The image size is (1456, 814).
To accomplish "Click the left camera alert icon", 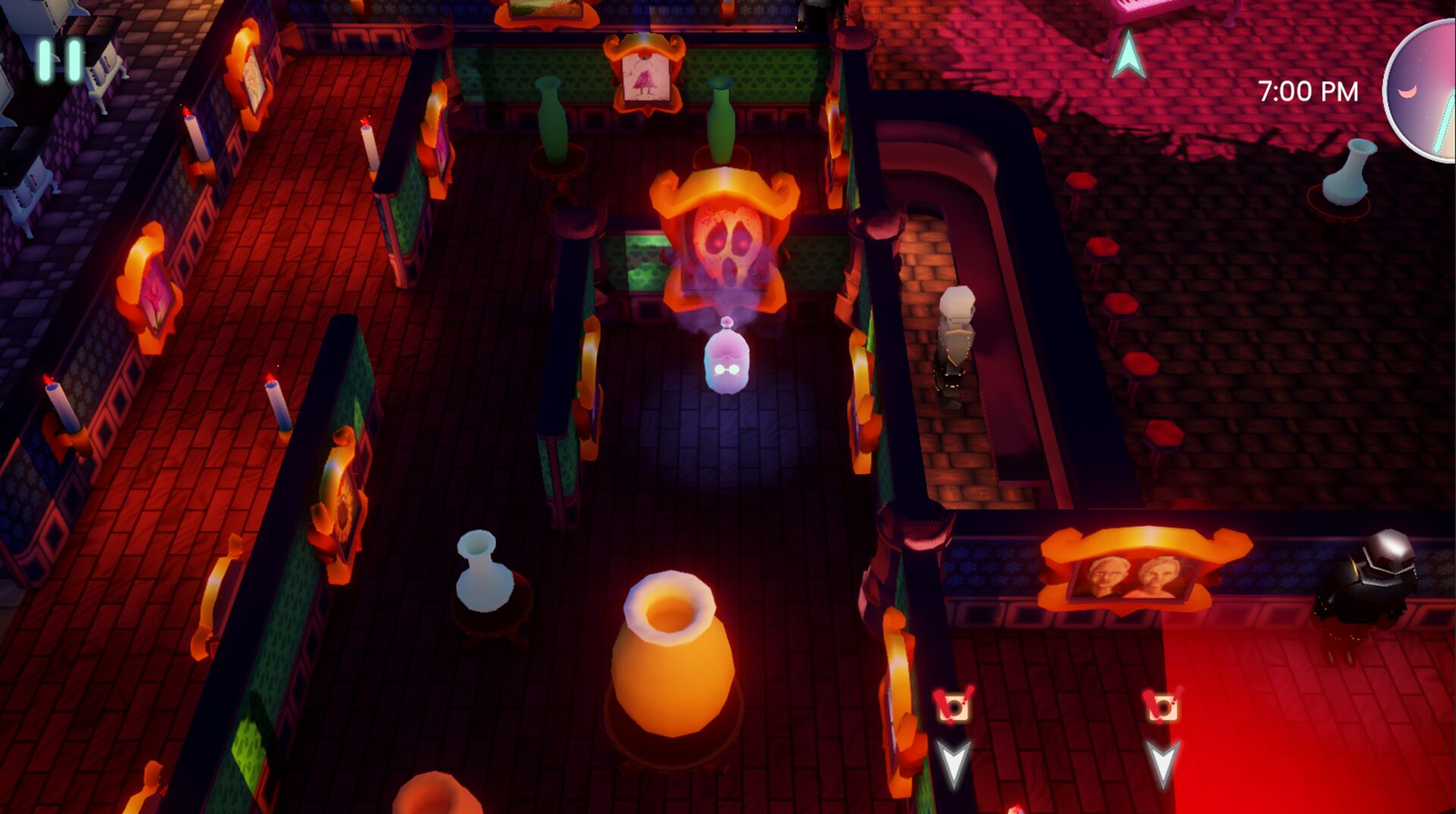I will [952, 706].
